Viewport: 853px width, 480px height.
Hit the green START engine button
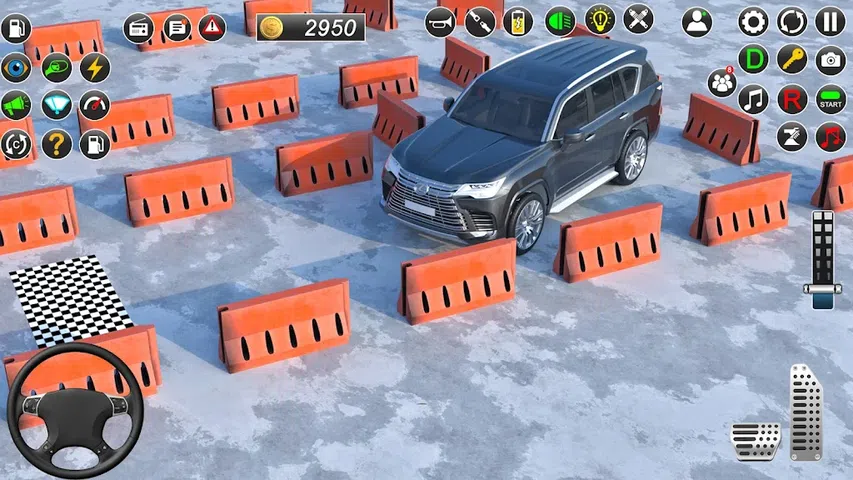point(830,99)
